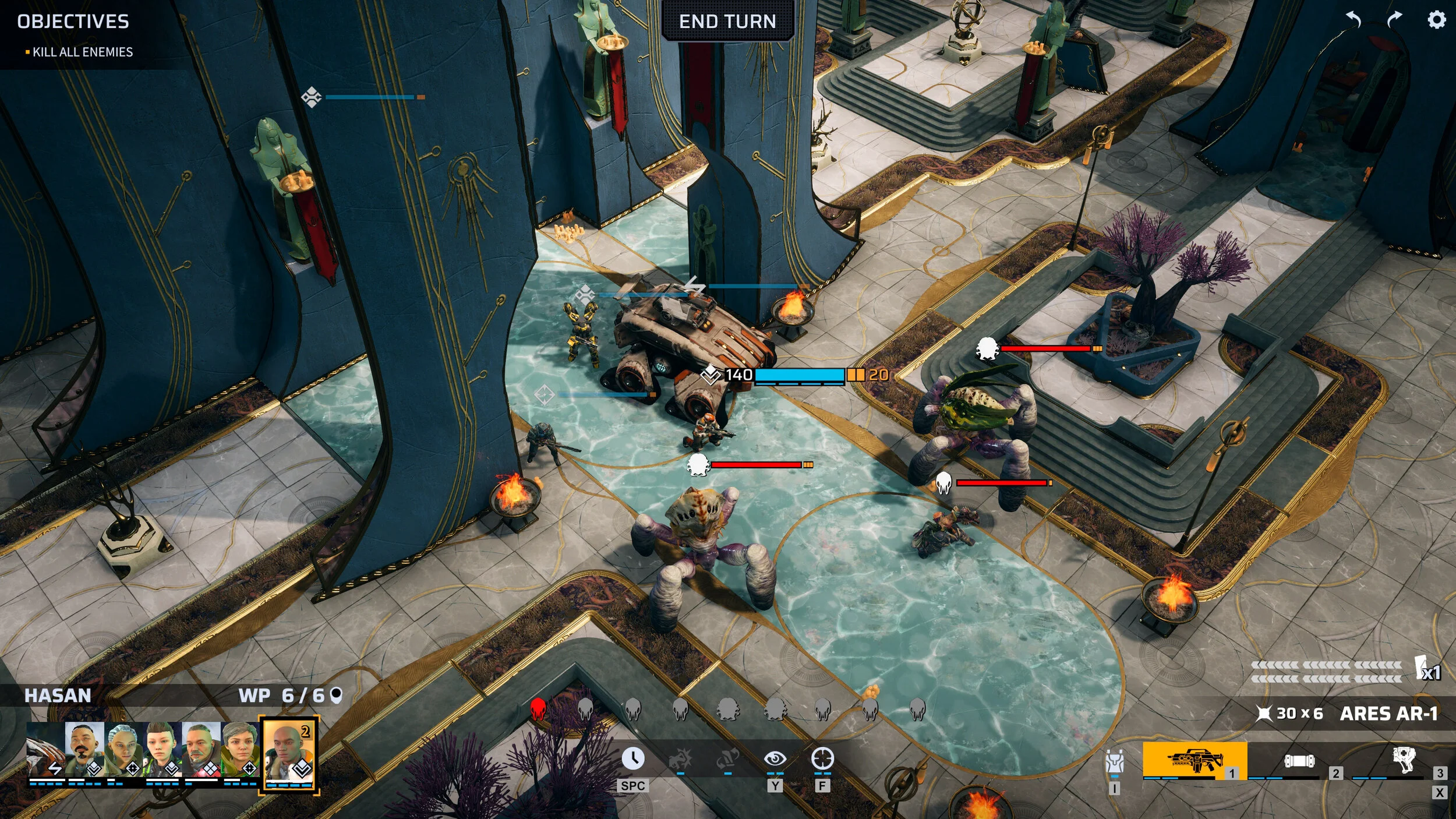Undo the last action with the left arrow
This screenshot has width=1456, height=819.
[x=1353, y=20]
